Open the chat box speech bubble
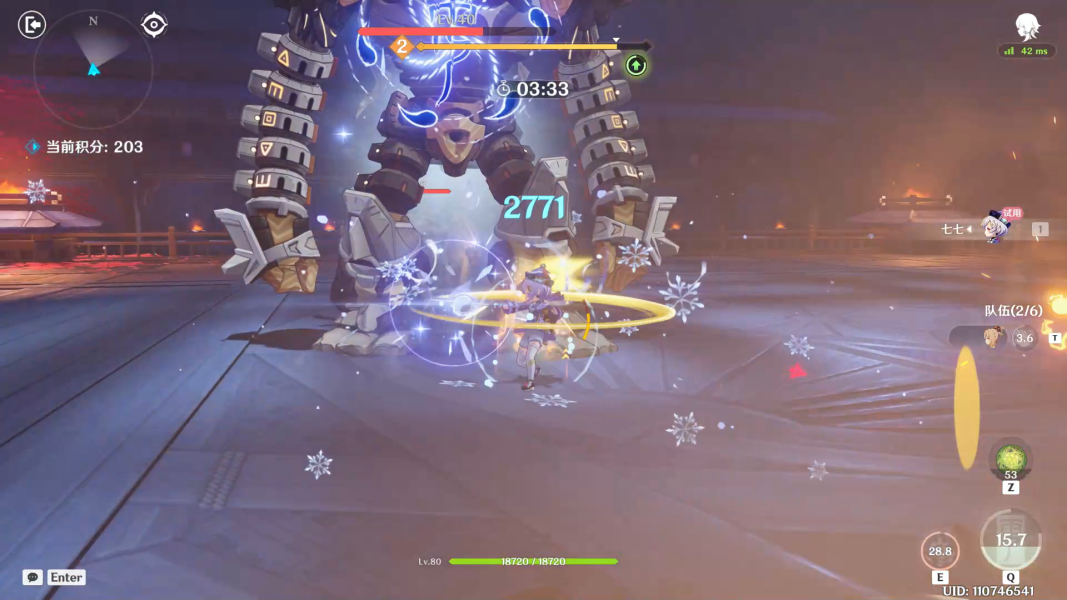The width and height of the screenshot is (1067, 600). coord(33,577)
